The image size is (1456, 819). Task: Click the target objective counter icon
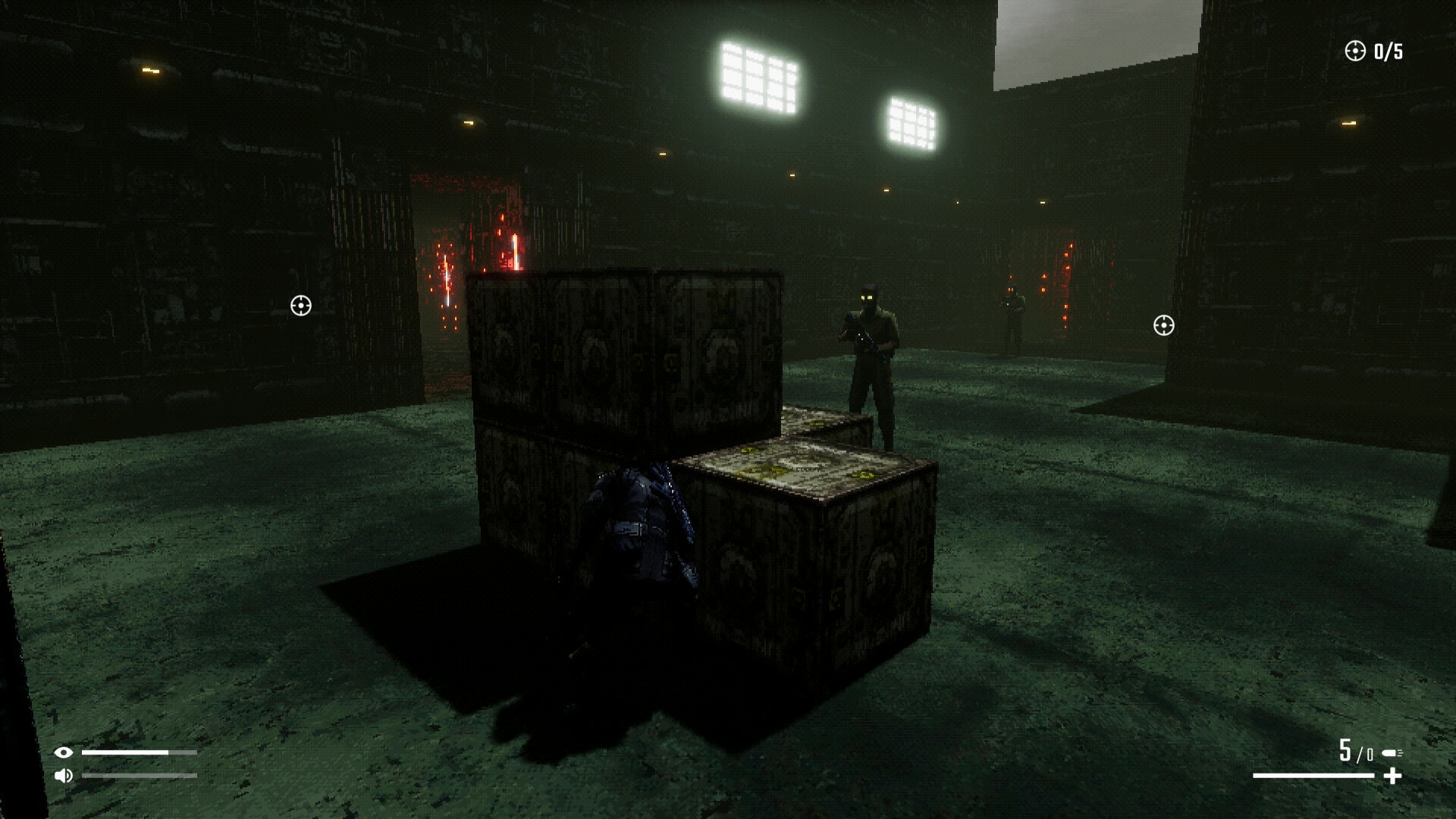click(x=1354, y=51)
